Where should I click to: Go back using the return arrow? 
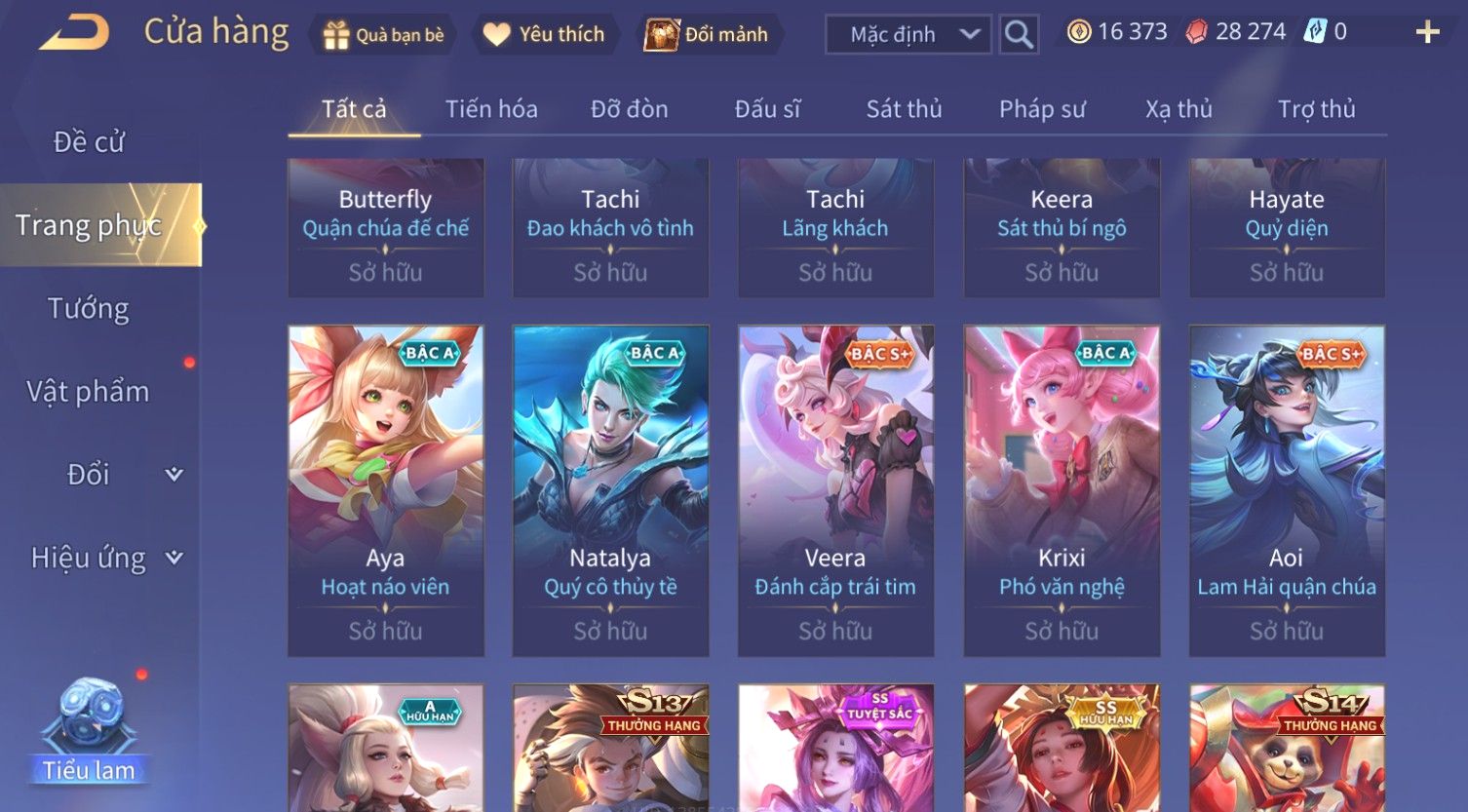74,33
